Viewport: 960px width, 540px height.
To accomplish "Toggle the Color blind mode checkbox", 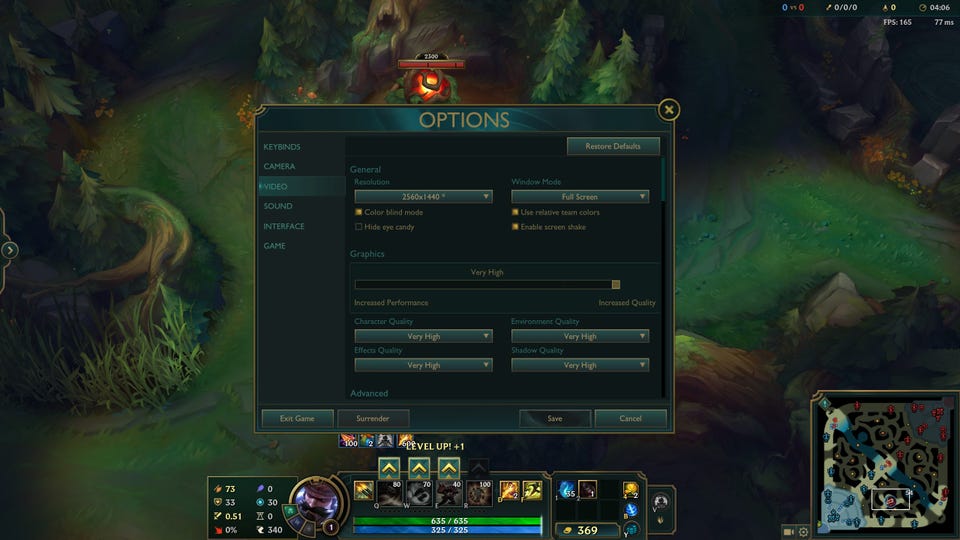I will click(358, 212).
